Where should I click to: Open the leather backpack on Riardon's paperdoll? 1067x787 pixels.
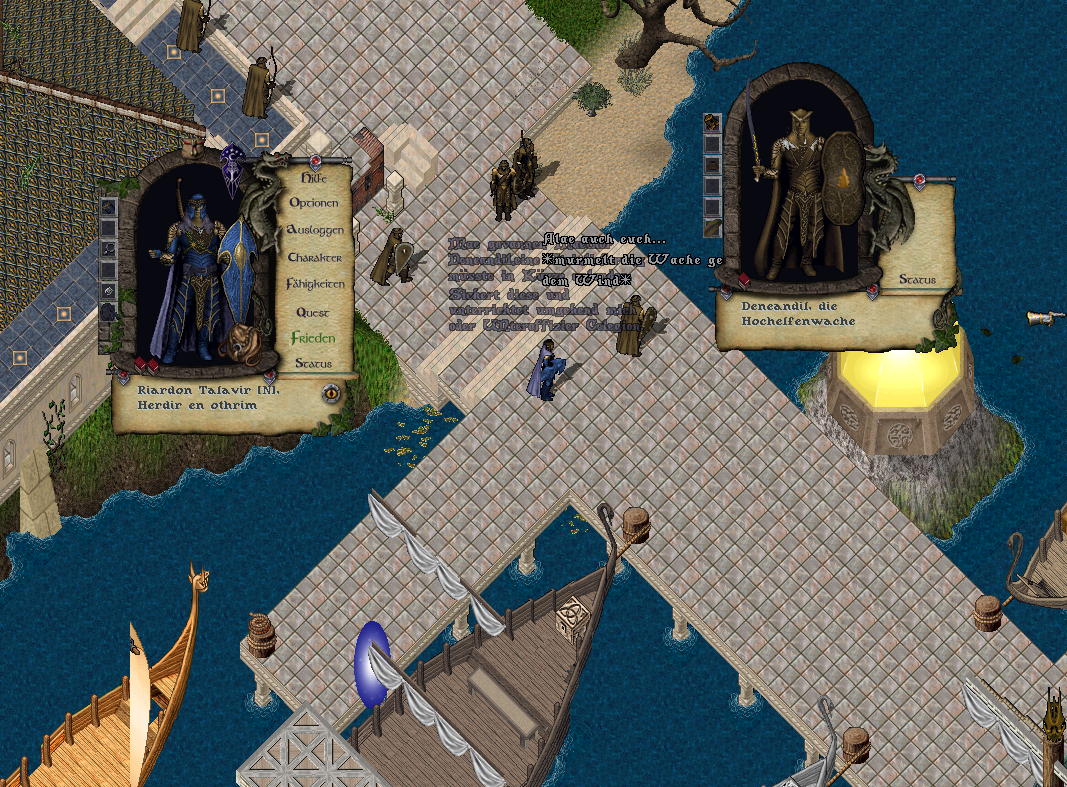click(x=241, y=342)
